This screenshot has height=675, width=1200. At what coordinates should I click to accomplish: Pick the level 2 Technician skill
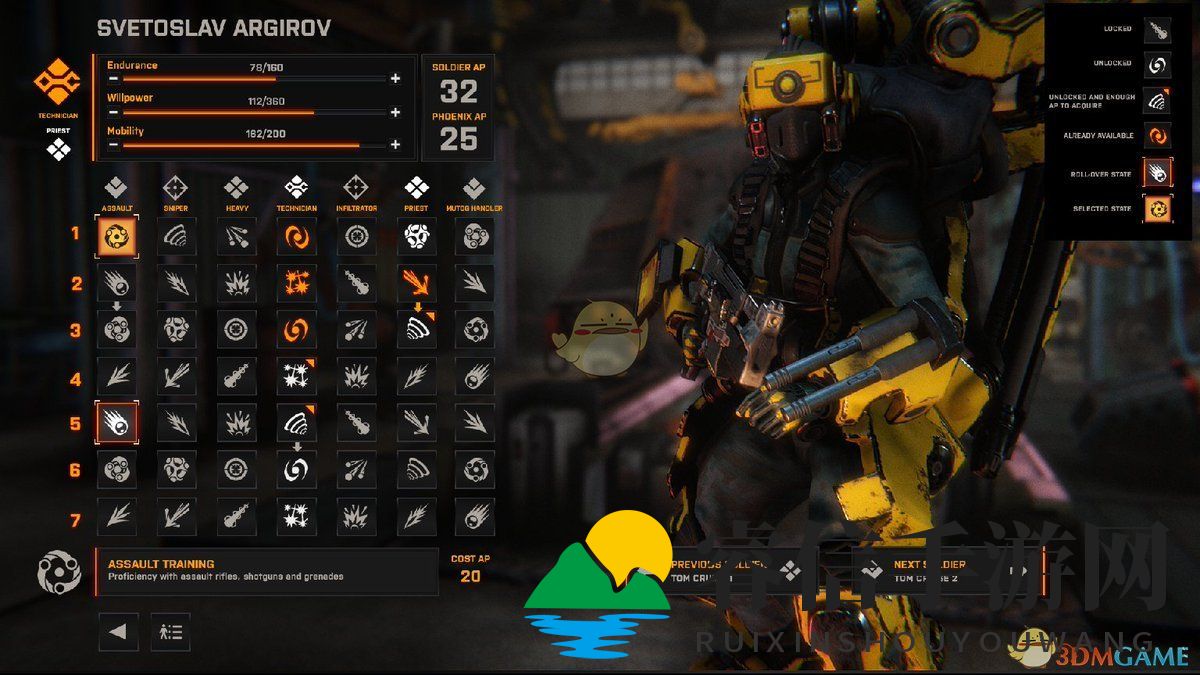296,283
